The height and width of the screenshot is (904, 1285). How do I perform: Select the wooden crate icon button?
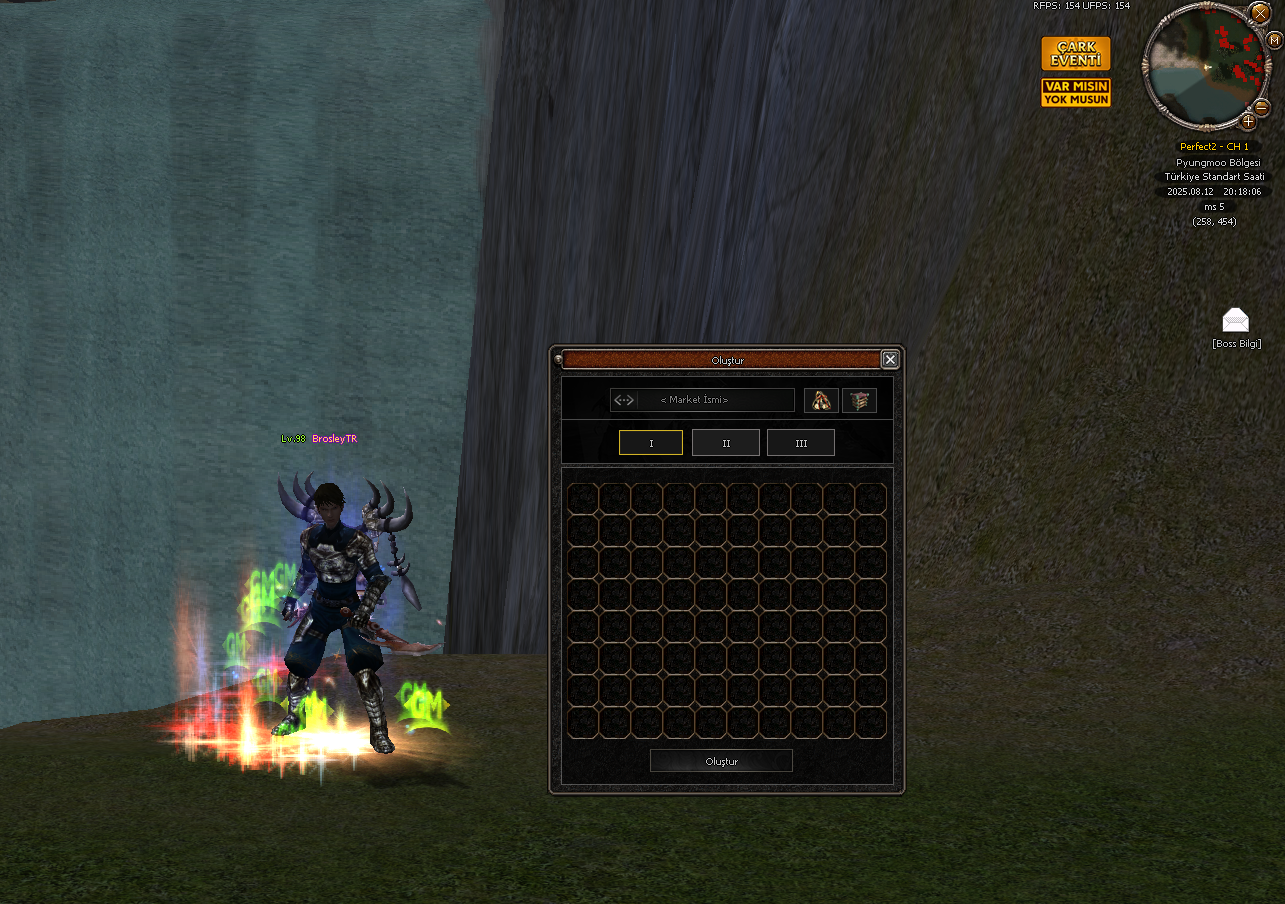859,400
